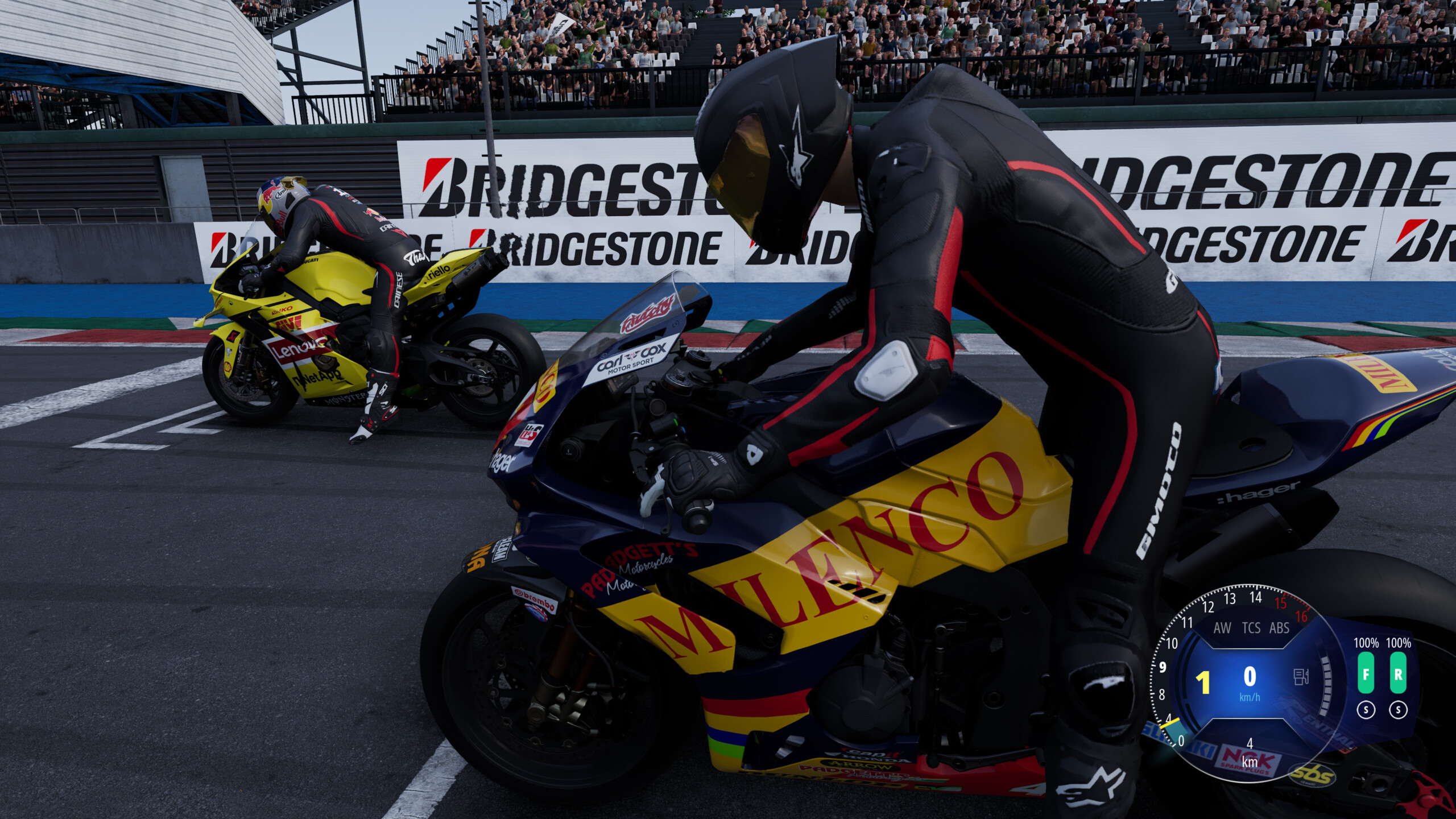Click the ABS indicator on the dash
This screenshot has height=819, width=1456.
coord(1280,628)
